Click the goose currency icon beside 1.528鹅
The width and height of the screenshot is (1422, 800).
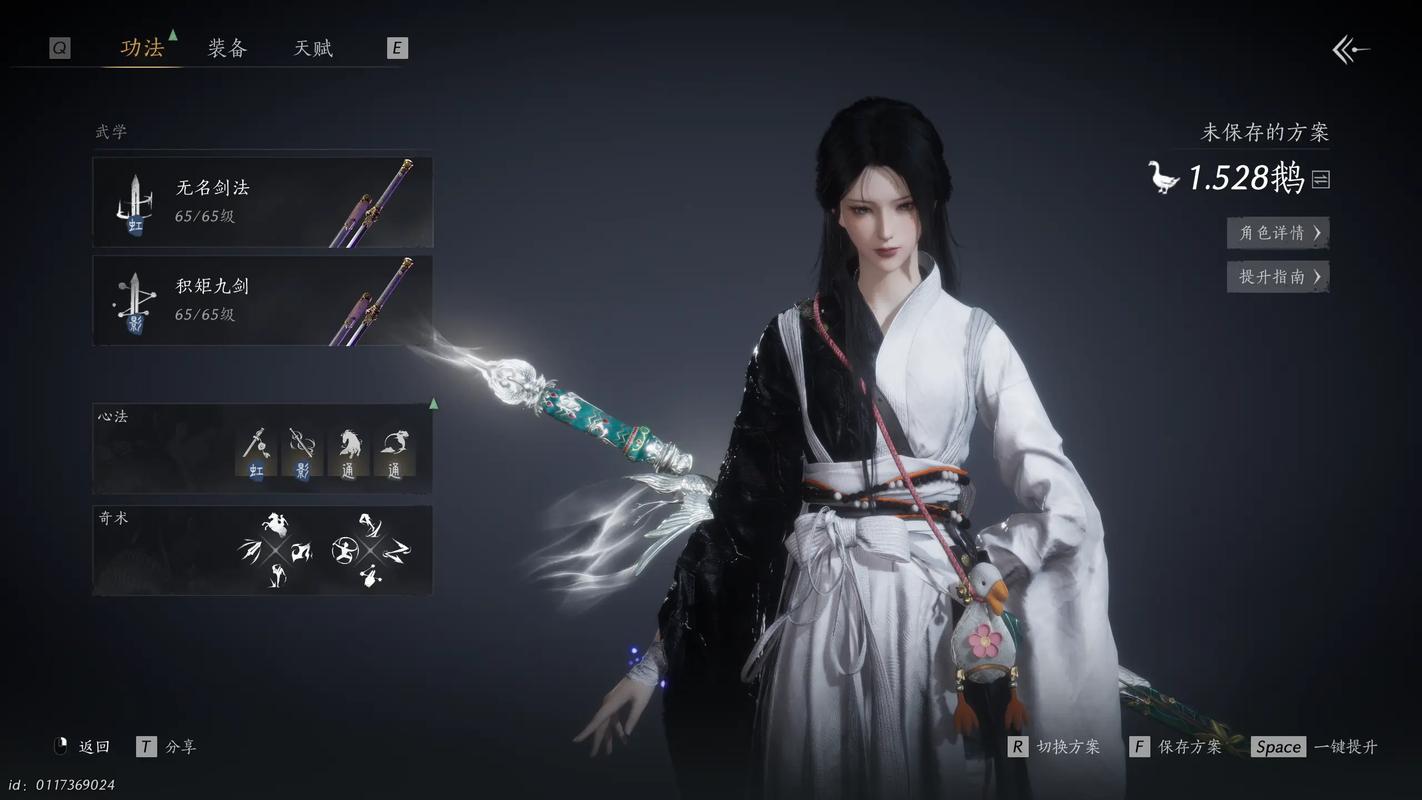1162,176
